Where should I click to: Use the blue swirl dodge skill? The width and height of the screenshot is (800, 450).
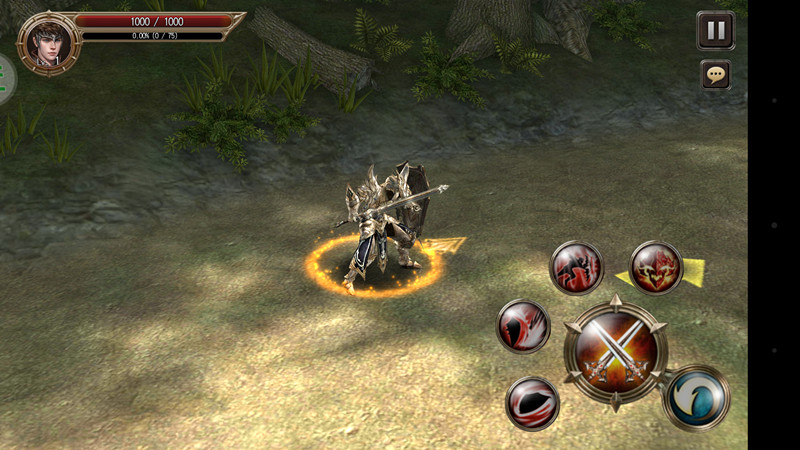point(695,398)
